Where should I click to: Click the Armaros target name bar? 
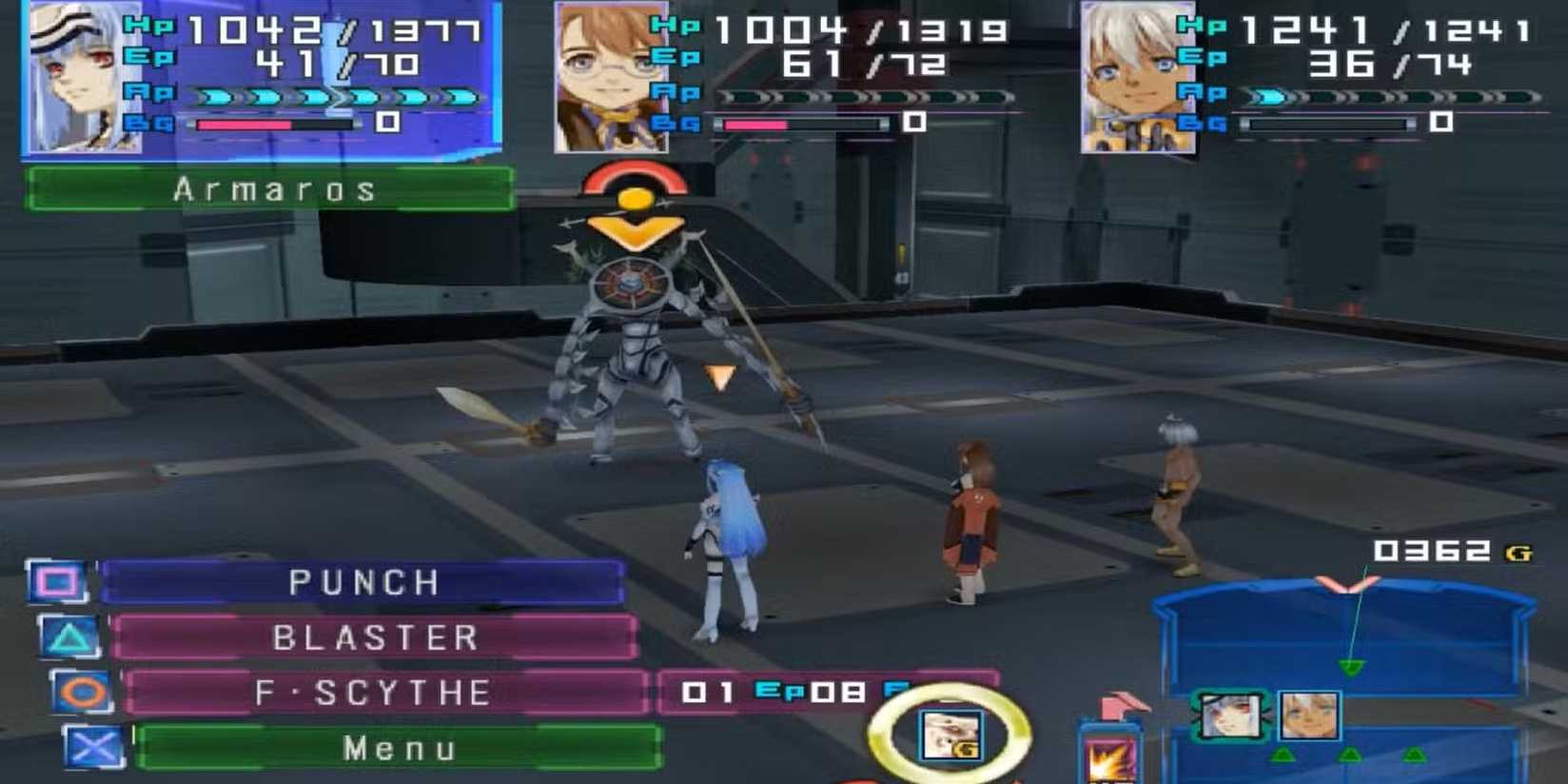pos(271,189)
